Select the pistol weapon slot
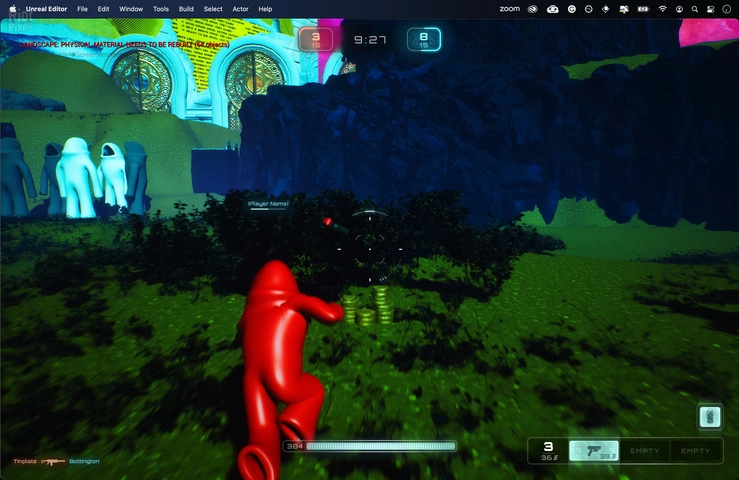This screenshot has width=739, height=480. pos(593,451)
